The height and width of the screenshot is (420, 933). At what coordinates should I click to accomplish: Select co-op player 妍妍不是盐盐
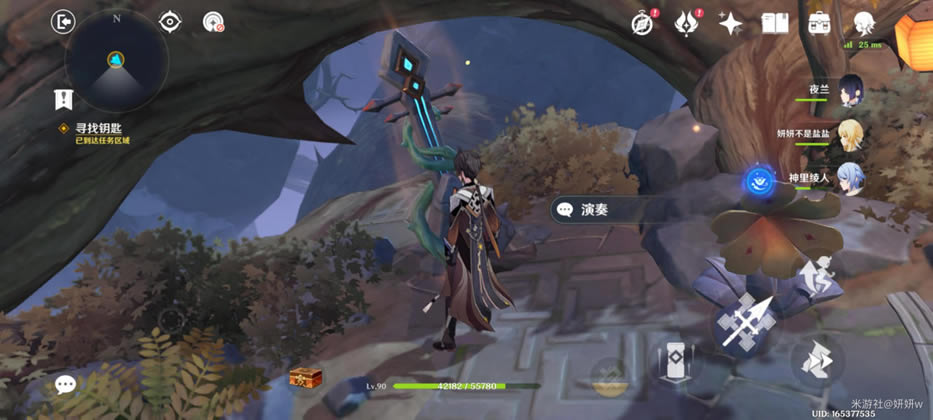850,133
